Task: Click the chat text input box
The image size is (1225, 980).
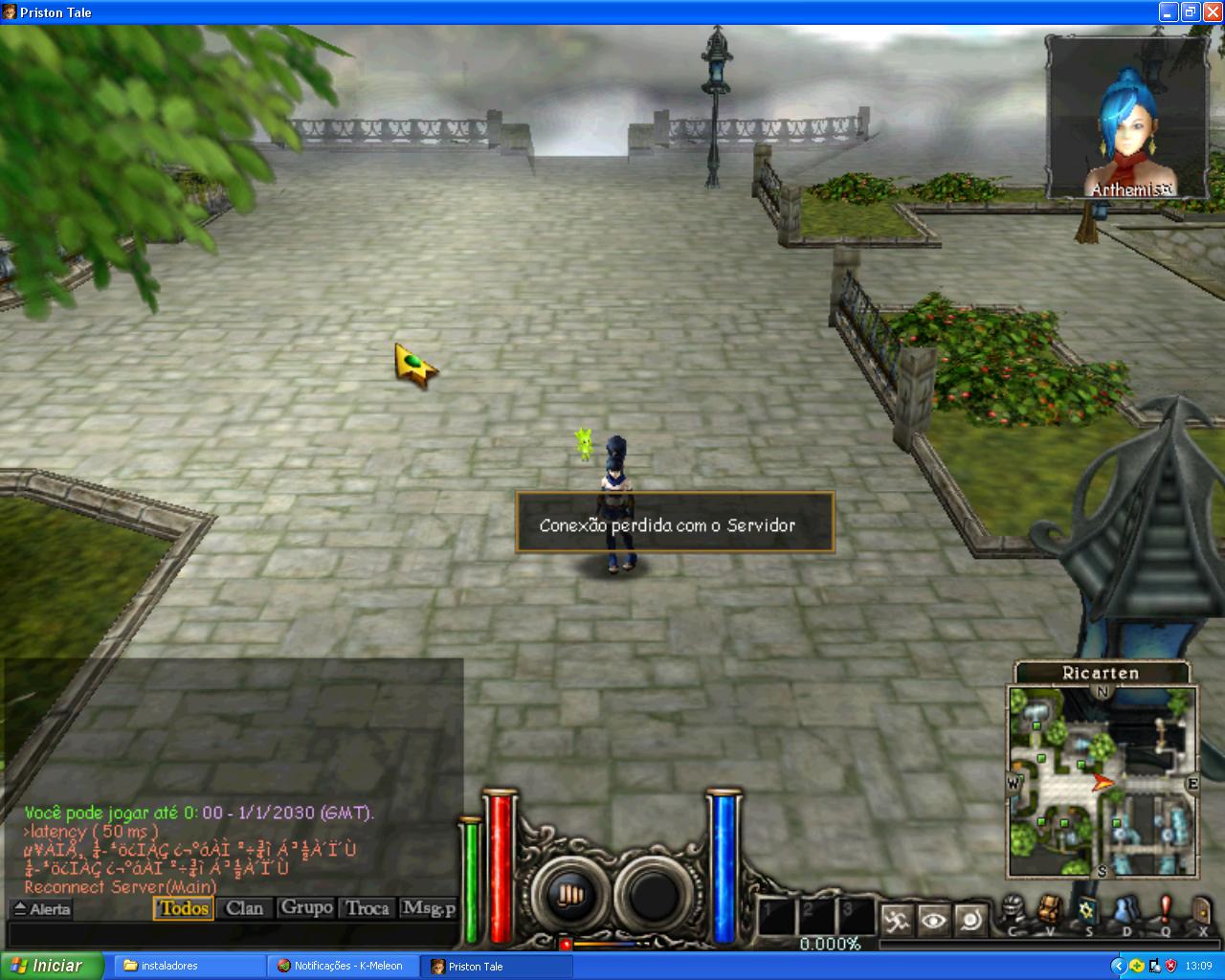Action: 230,934
